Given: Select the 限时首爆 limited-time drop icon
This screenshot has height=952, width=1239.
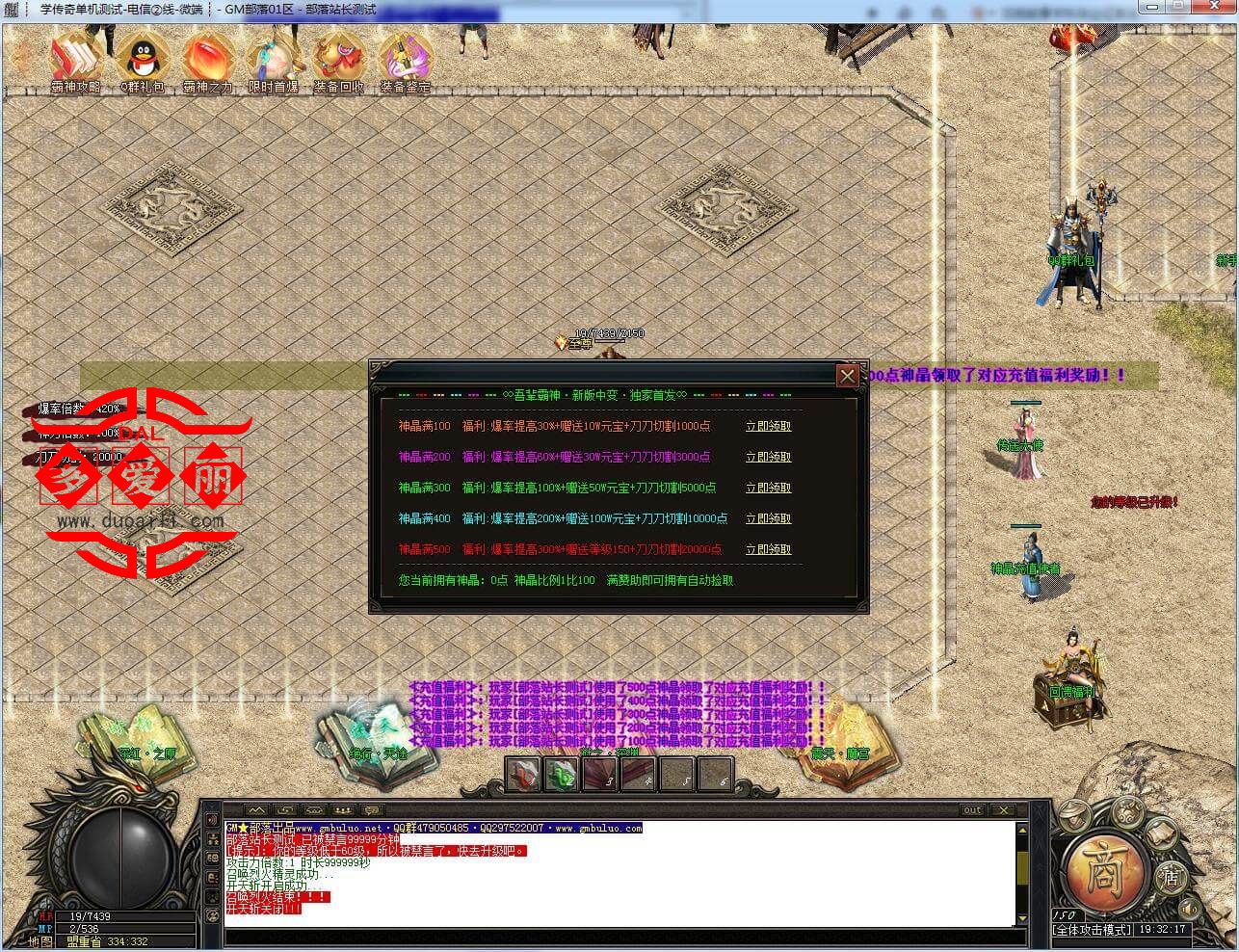Looking at the screenshot, I should (274, 56).
